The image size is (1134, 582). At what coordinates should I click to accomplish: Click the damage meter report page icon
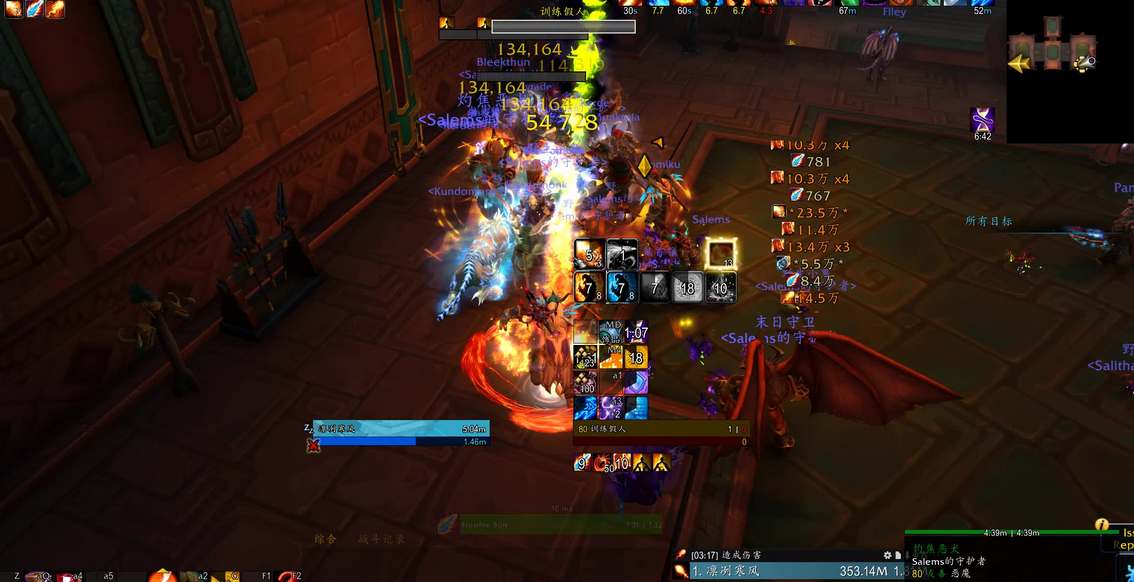pos(899,555)
